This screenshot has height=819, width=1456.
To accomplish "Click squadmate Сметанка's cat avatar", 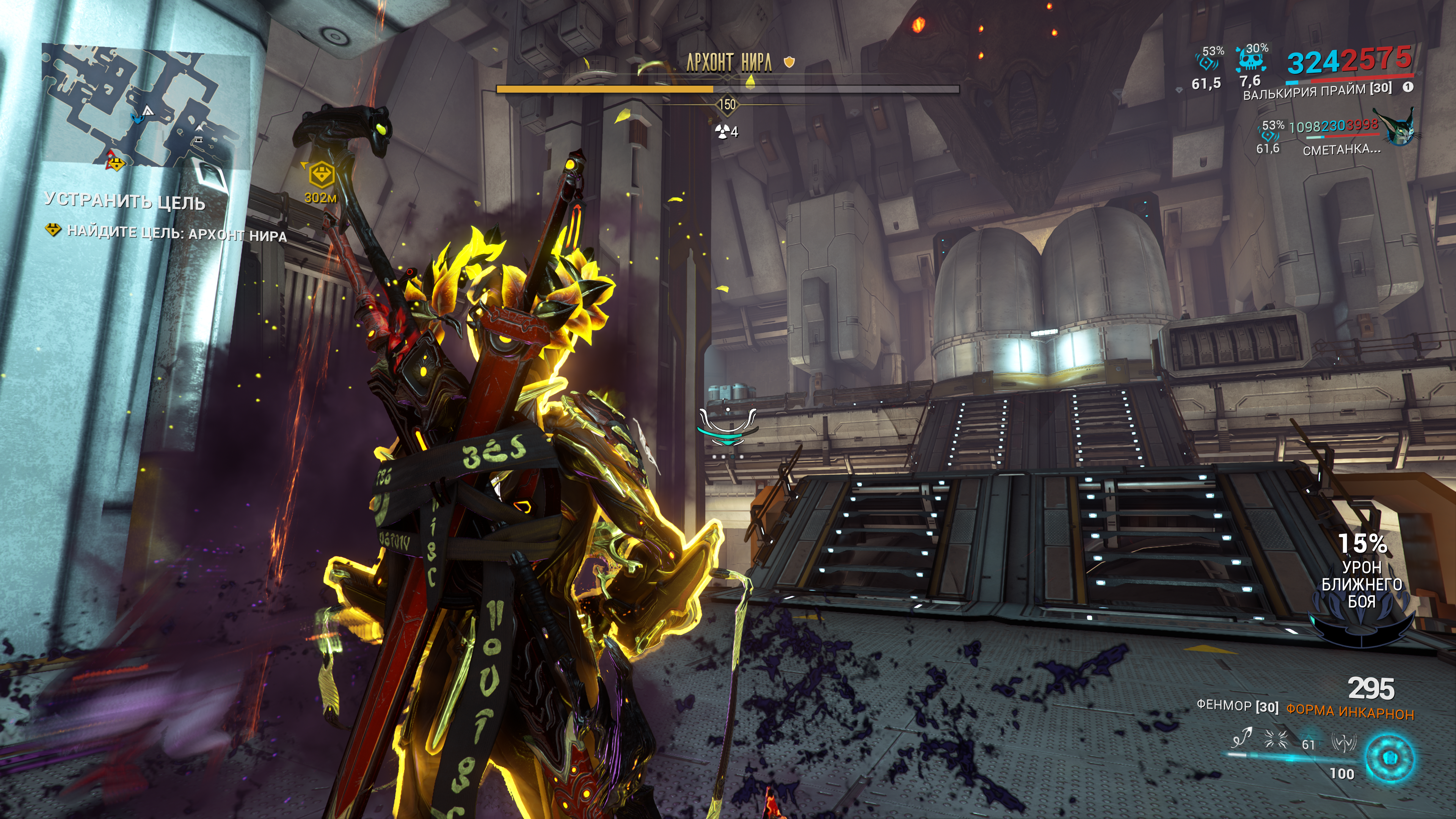I will 1399,128.
